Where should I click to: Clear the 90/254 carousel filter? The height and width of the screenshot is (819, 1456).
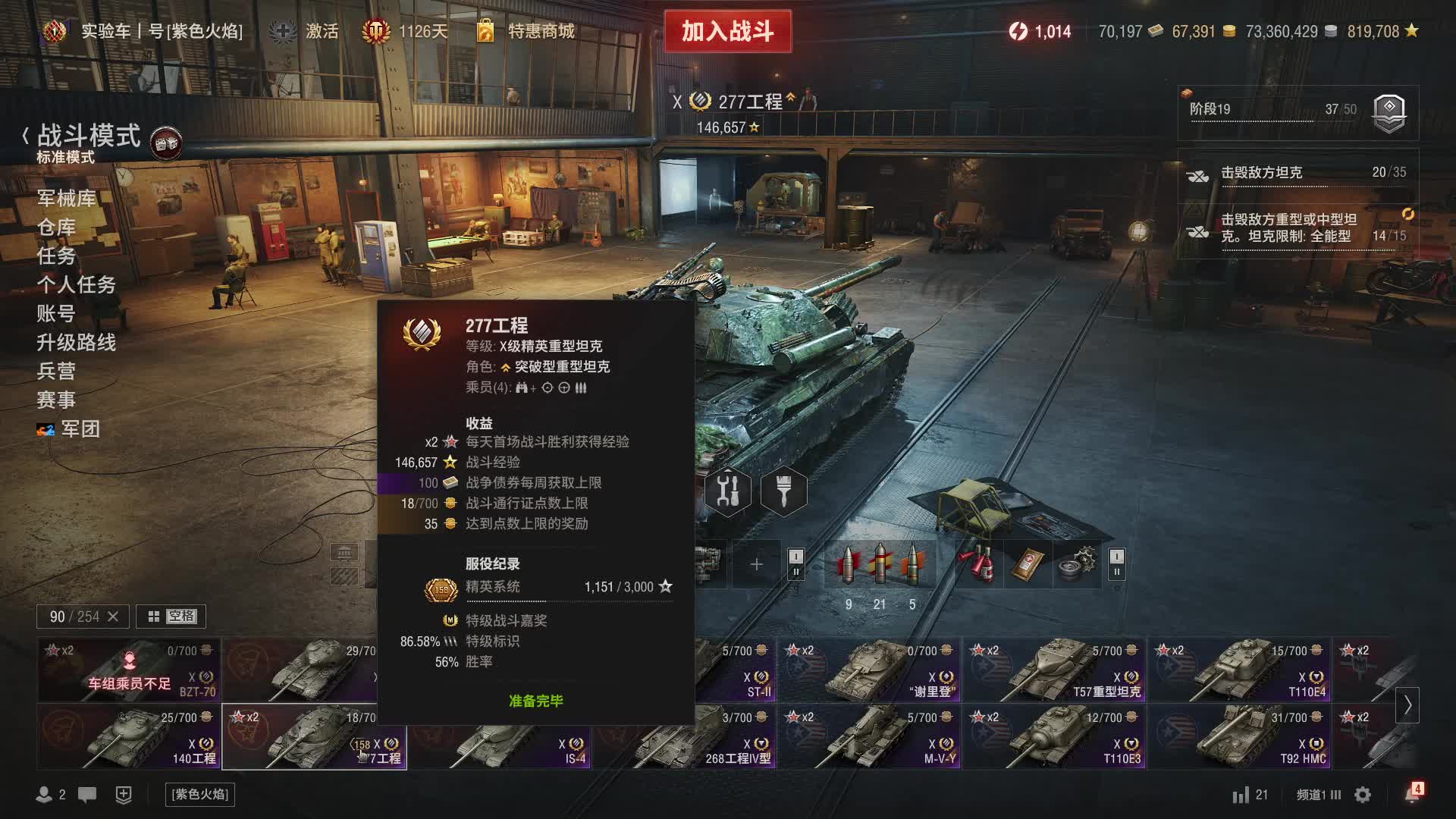tap(113, 617)
